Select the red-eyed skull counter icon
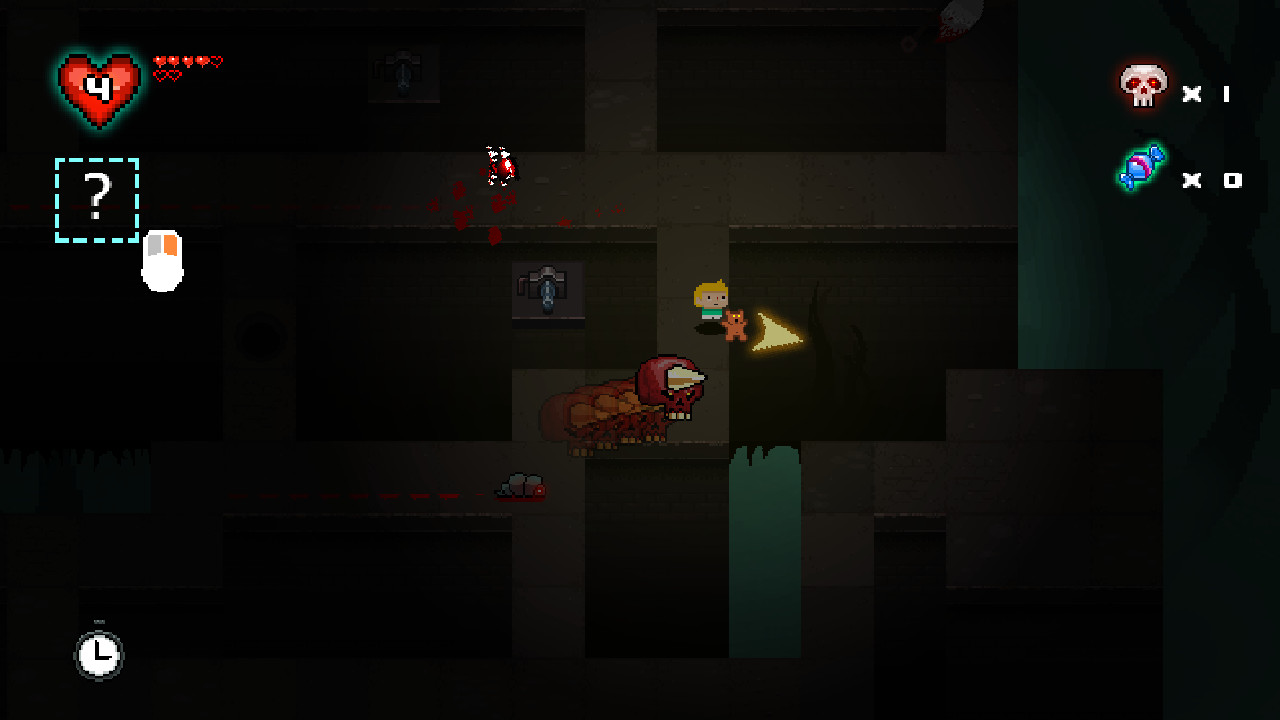 1143,88
